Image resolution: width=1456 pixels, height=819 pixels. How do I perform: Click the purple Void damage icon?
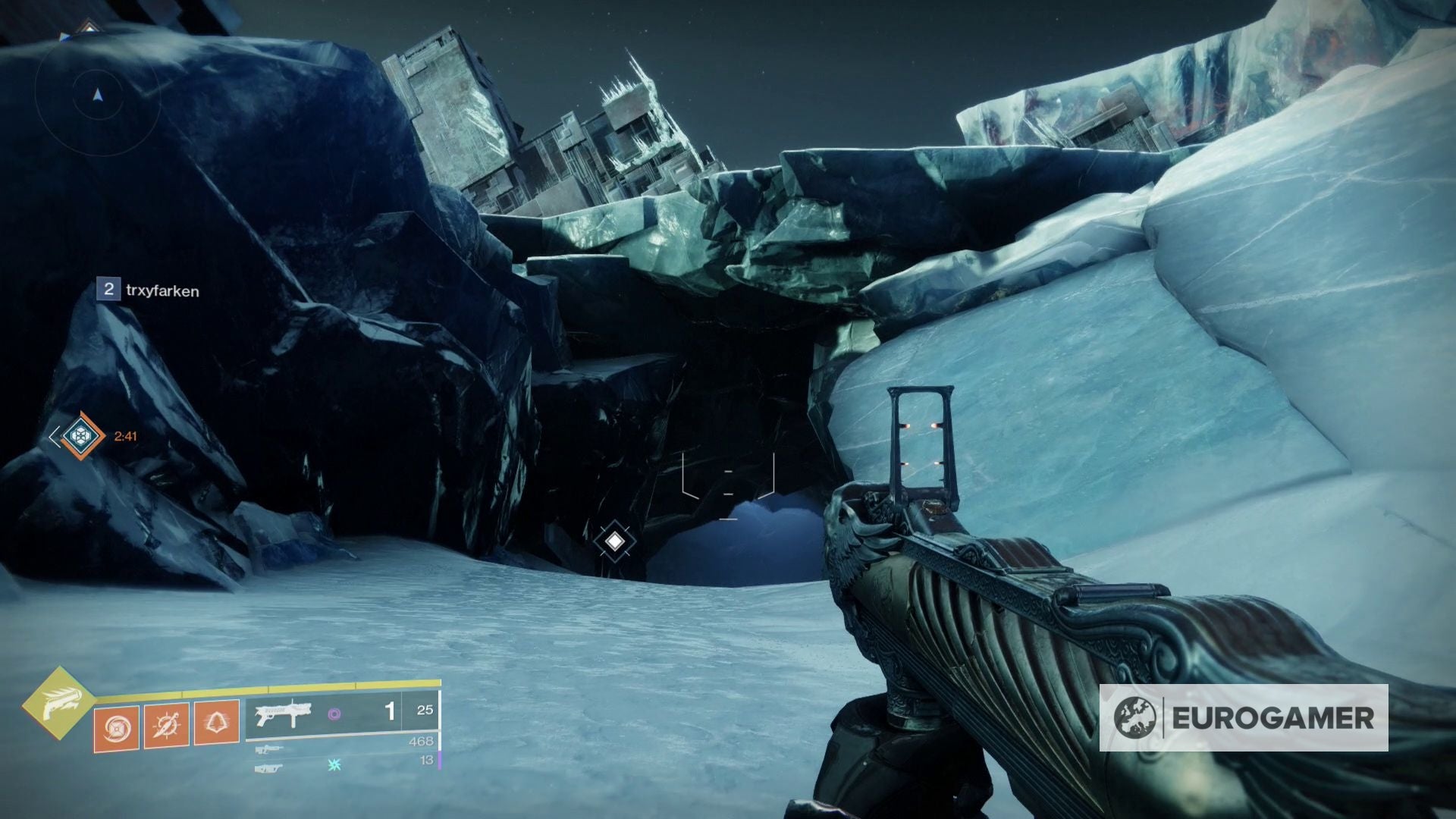(x=334, y=713)
